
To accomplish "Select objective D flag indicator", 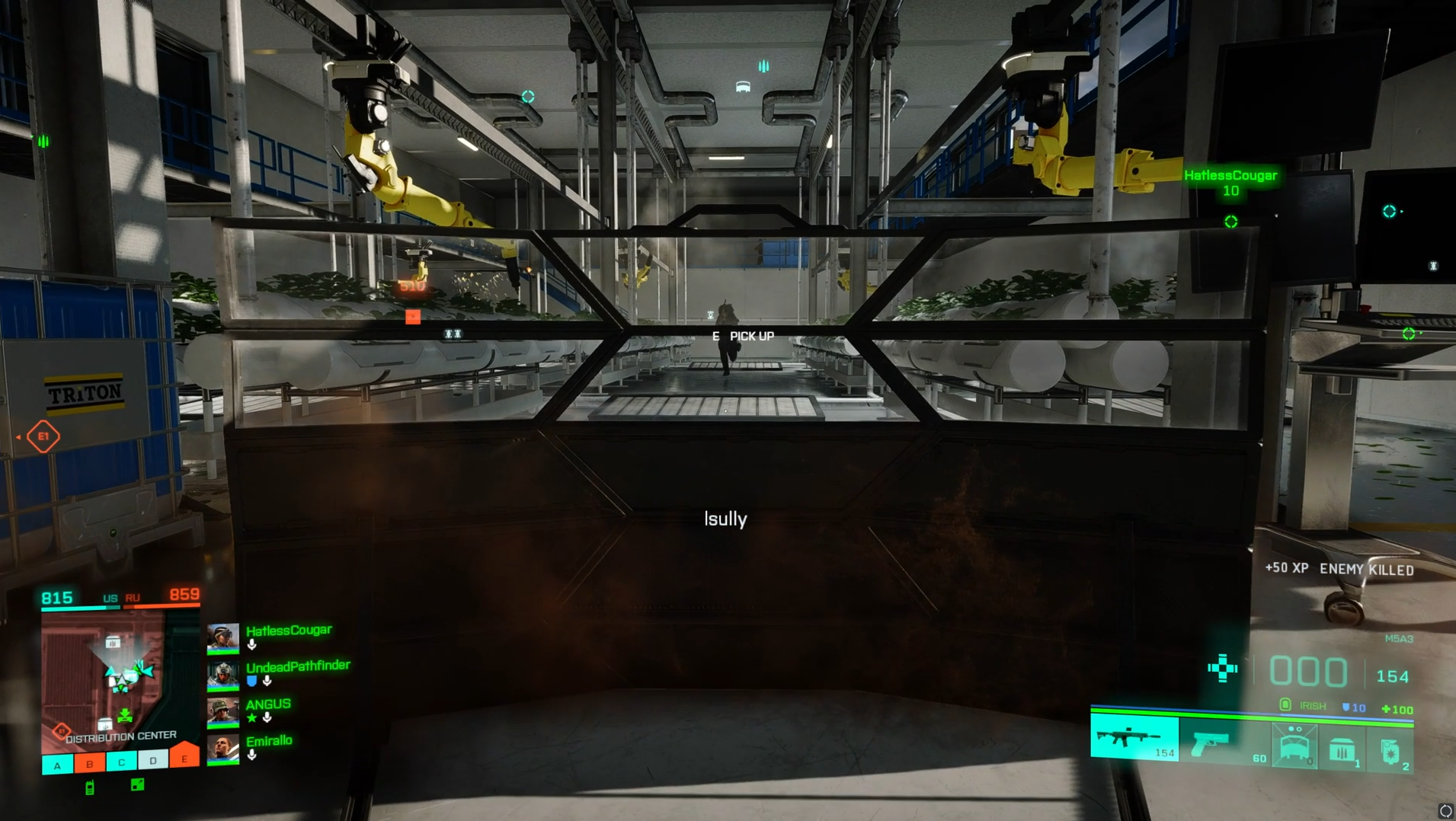I will (x=153, y=761).
